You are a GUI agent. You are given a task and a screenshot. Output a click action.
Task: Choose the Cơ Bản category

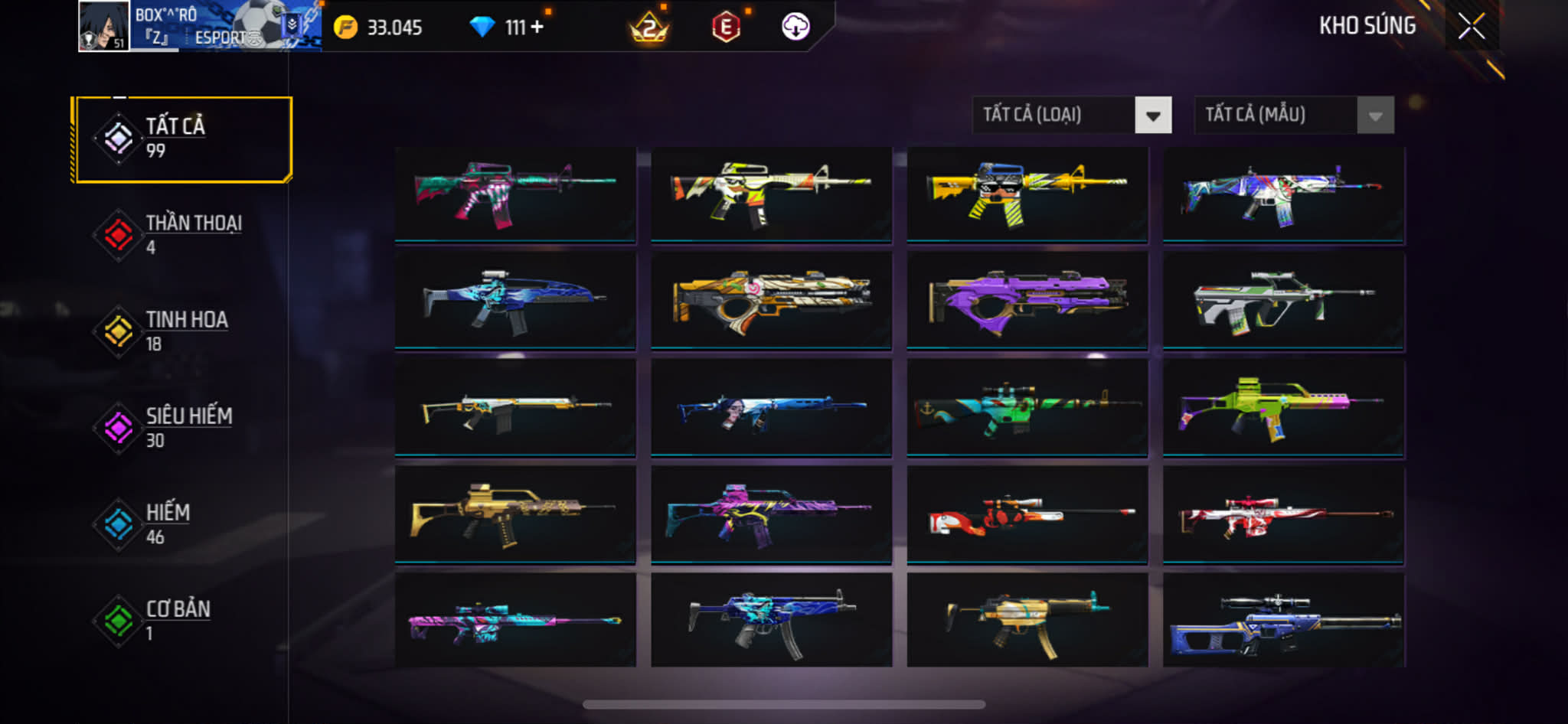[x=182, y=621]
